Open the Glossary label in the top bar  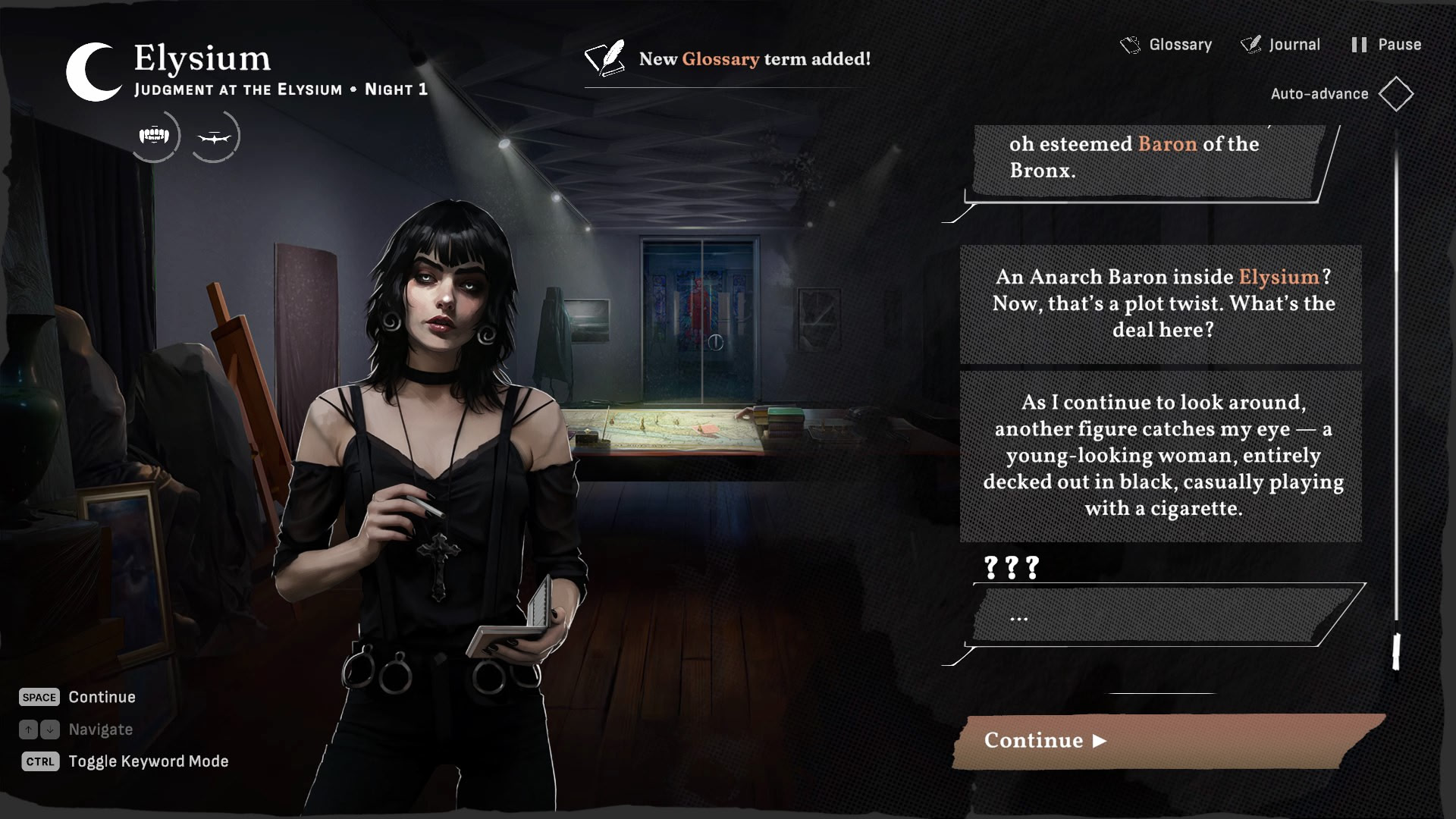point(1180,44)
